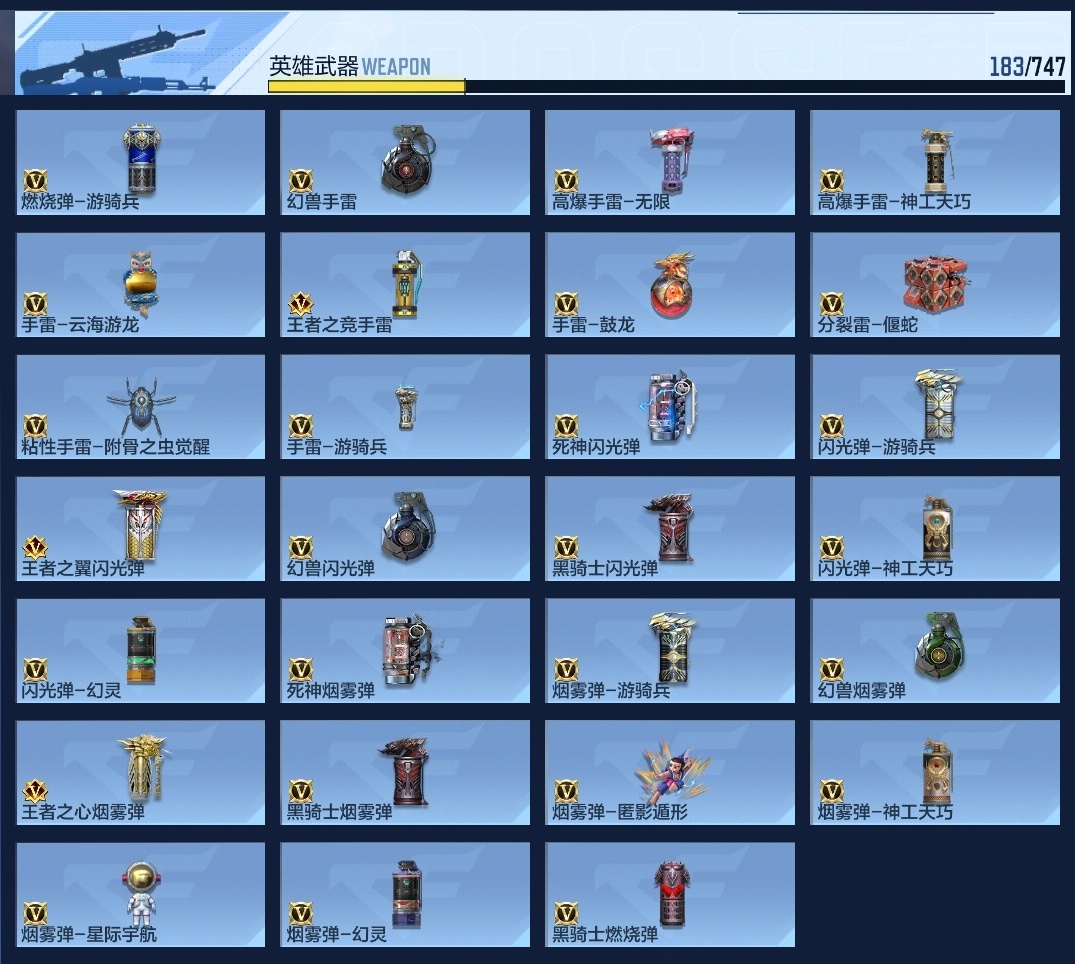The width and height of the screenshot is (1075, 964).
Task: Pick the 手雷-云海游龙 grenade card
Action: (141, 284)
